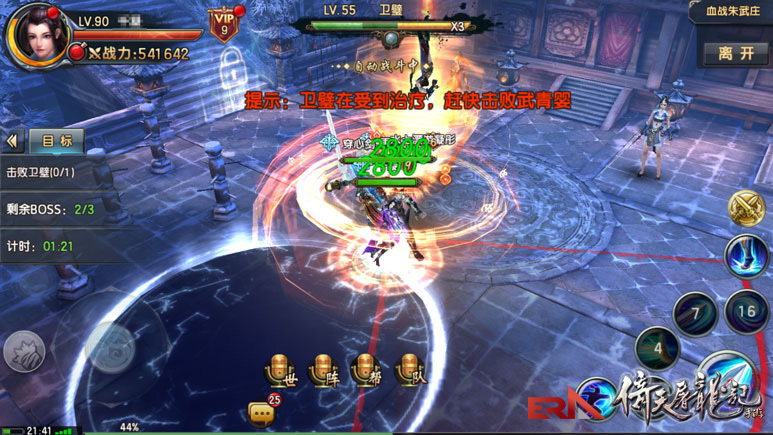Activate the glowing kick skill

746,257
